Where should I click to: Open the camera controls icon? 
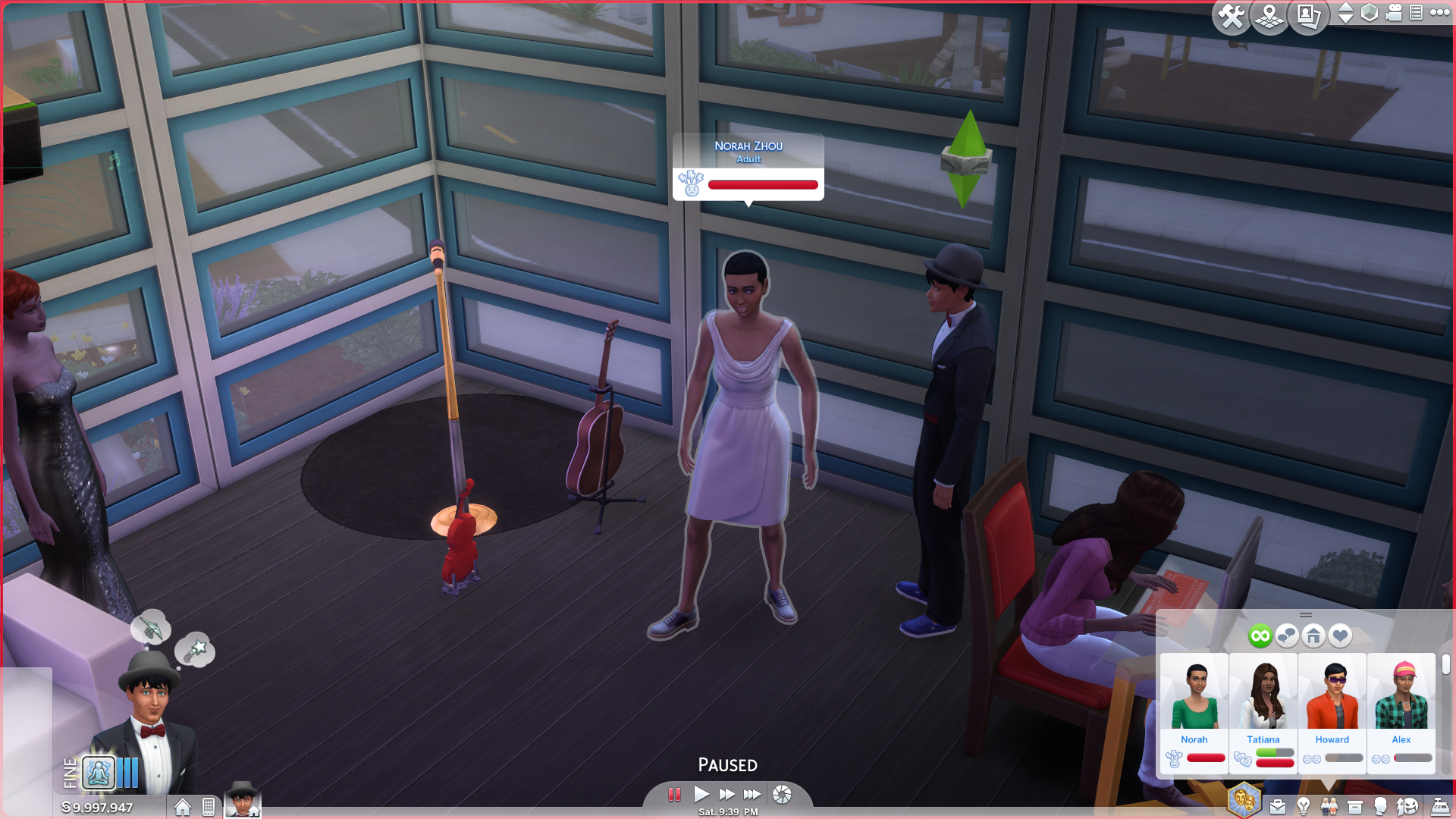tap(1394, 13)
